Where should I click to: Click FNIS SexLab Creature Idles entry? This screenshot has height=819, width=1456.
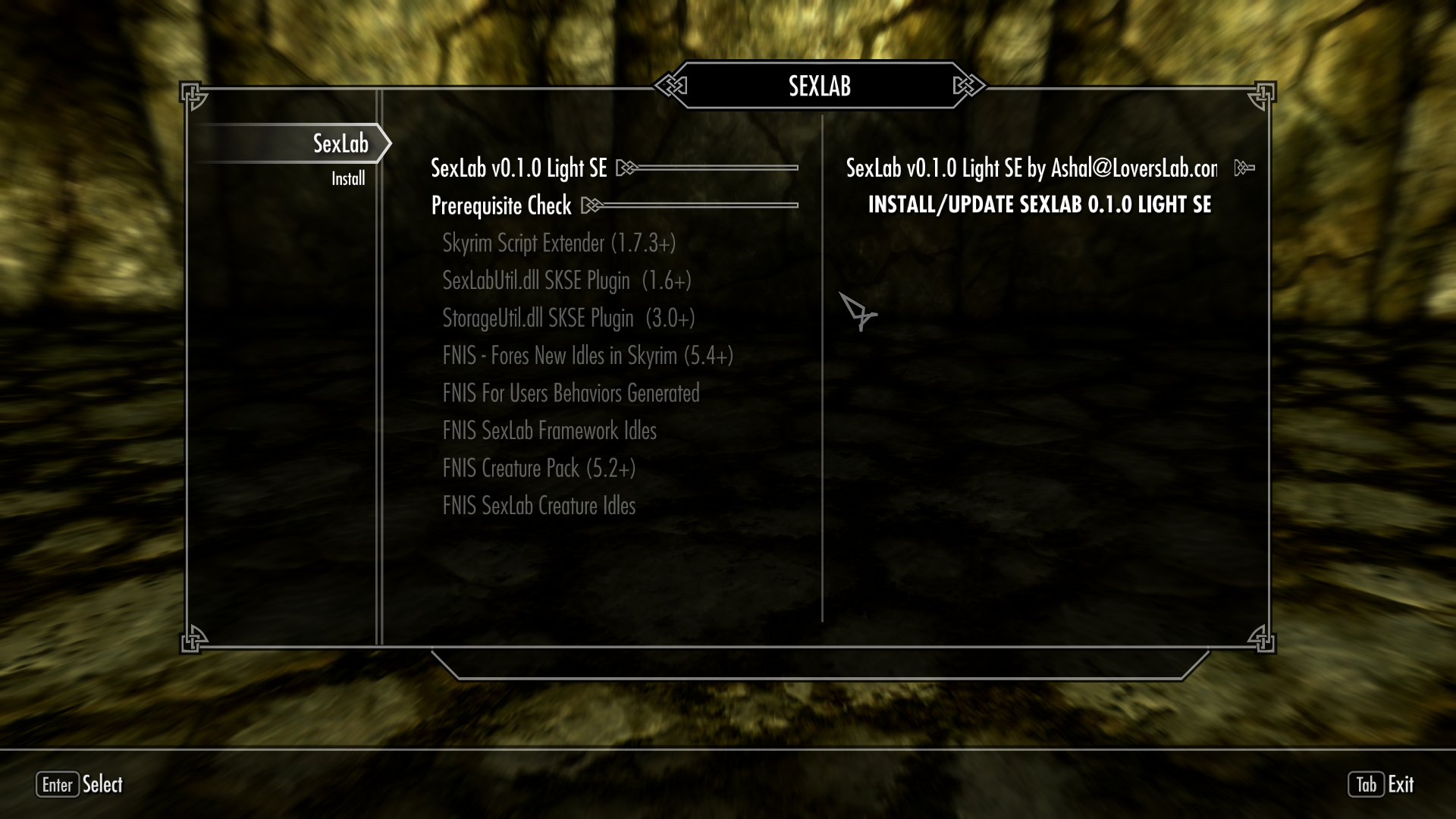coord(539,506)
